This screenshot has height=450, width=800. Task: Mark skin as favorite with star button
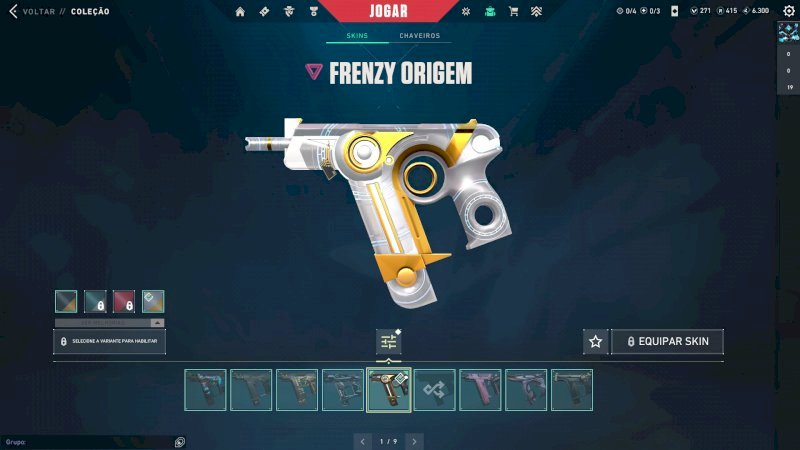596,341
